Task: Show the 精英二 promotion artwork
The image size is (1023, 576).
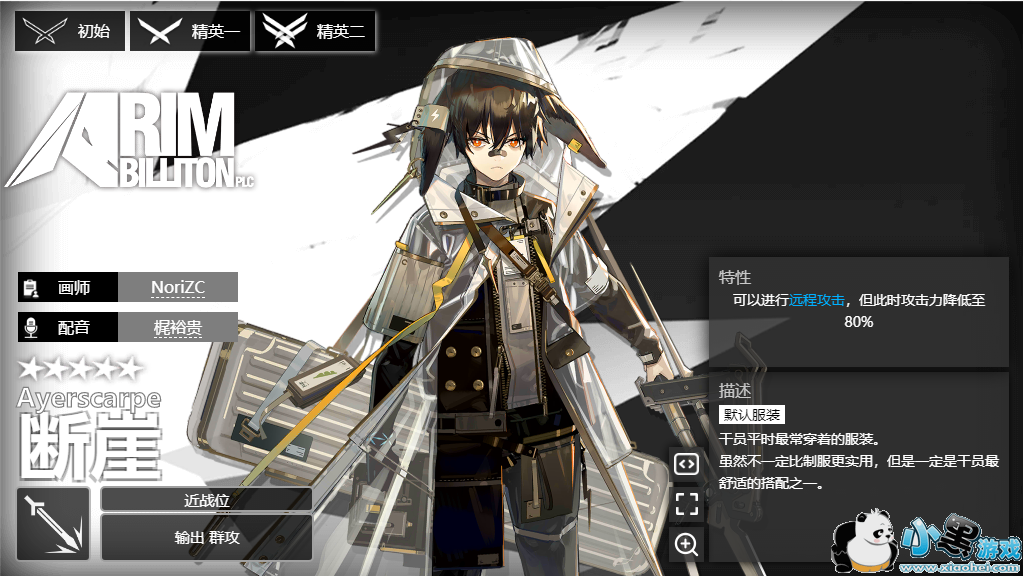Action: 315,32
